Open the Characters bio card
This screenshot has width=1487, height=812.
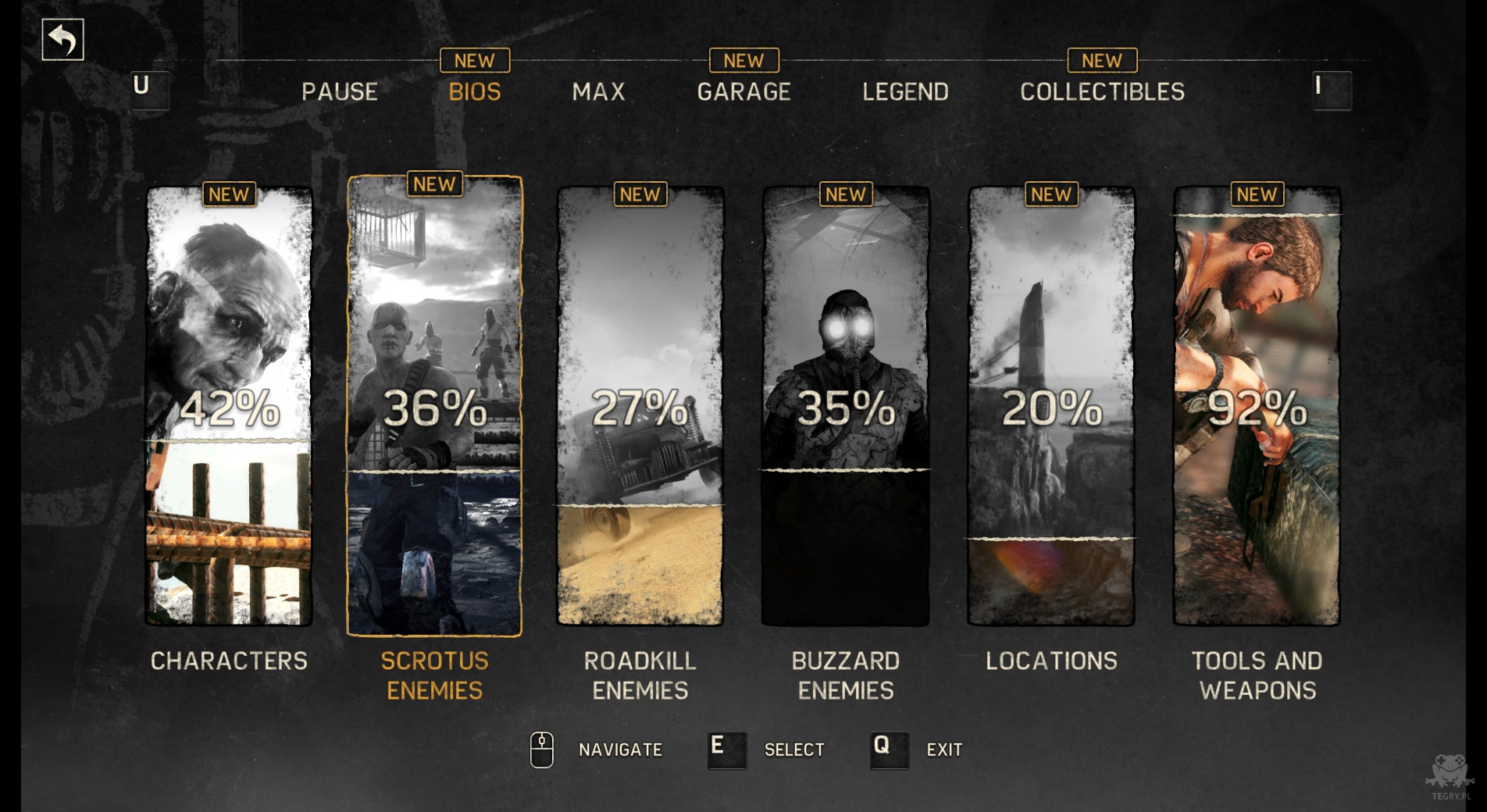[229, 406]
